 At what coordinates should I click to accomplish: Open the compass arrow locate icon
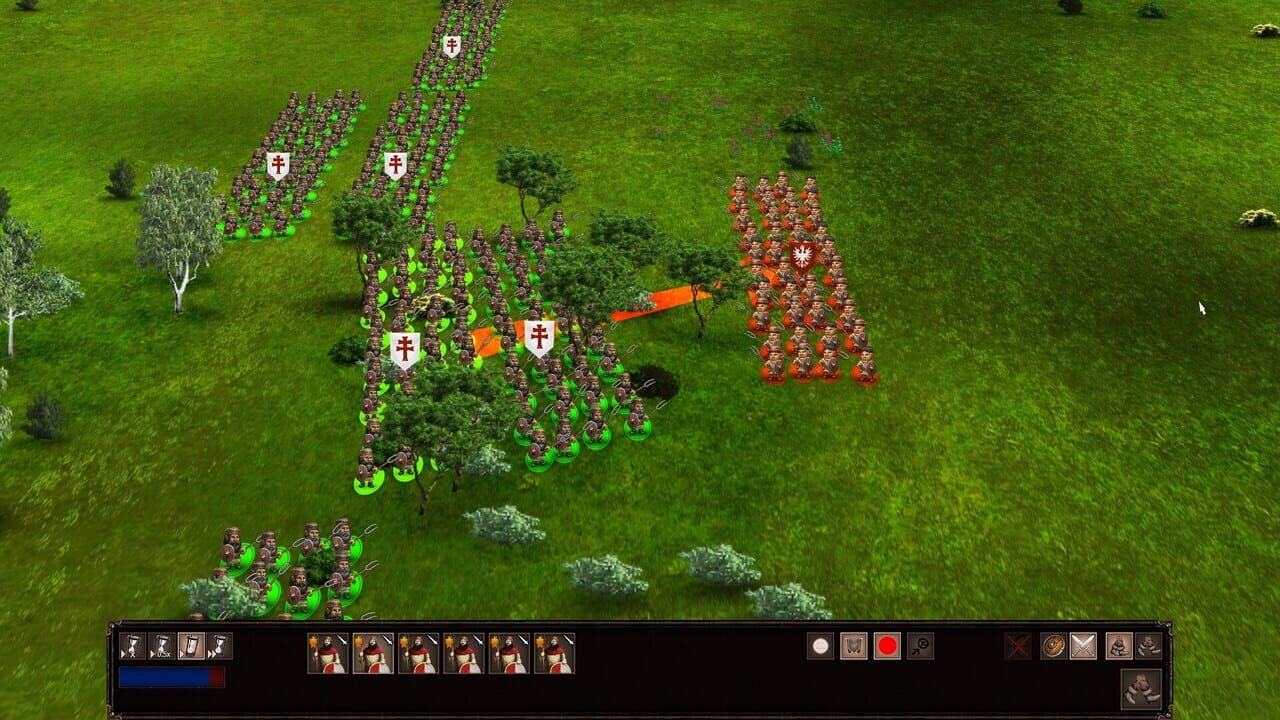(921, 646)
